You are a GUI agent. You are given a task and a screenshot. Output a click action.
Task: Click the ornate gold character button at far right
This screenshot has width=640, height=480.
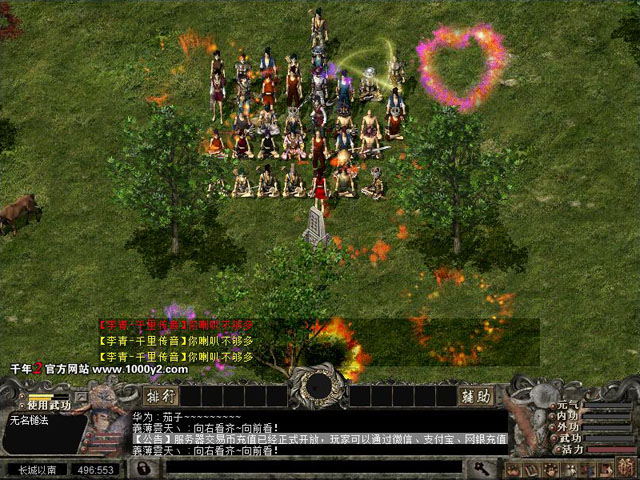click(x=627, y=470)
